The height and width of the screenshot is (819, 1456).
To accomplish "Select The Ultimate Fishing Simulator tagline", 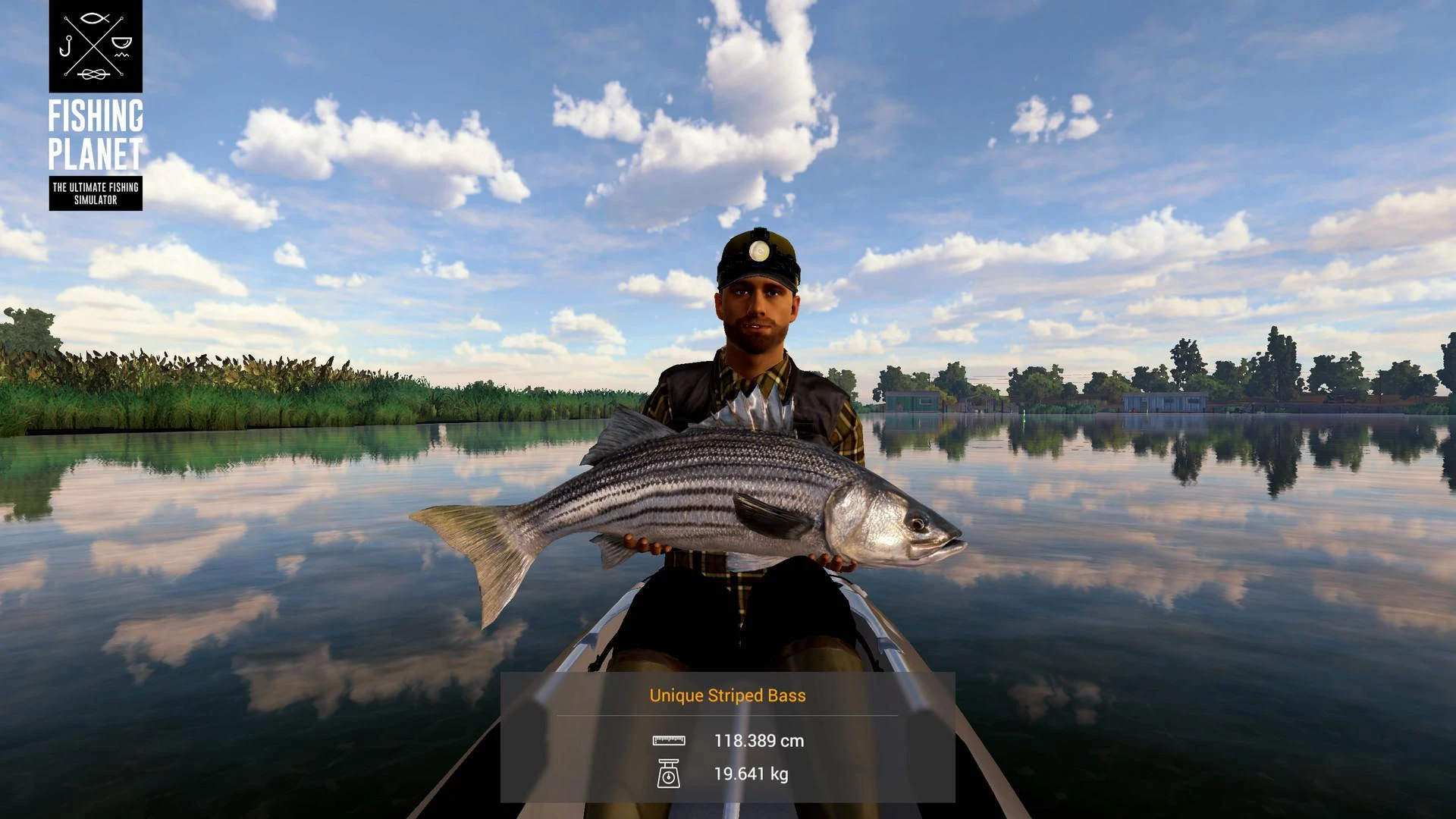I will click(x=96, y=191).
